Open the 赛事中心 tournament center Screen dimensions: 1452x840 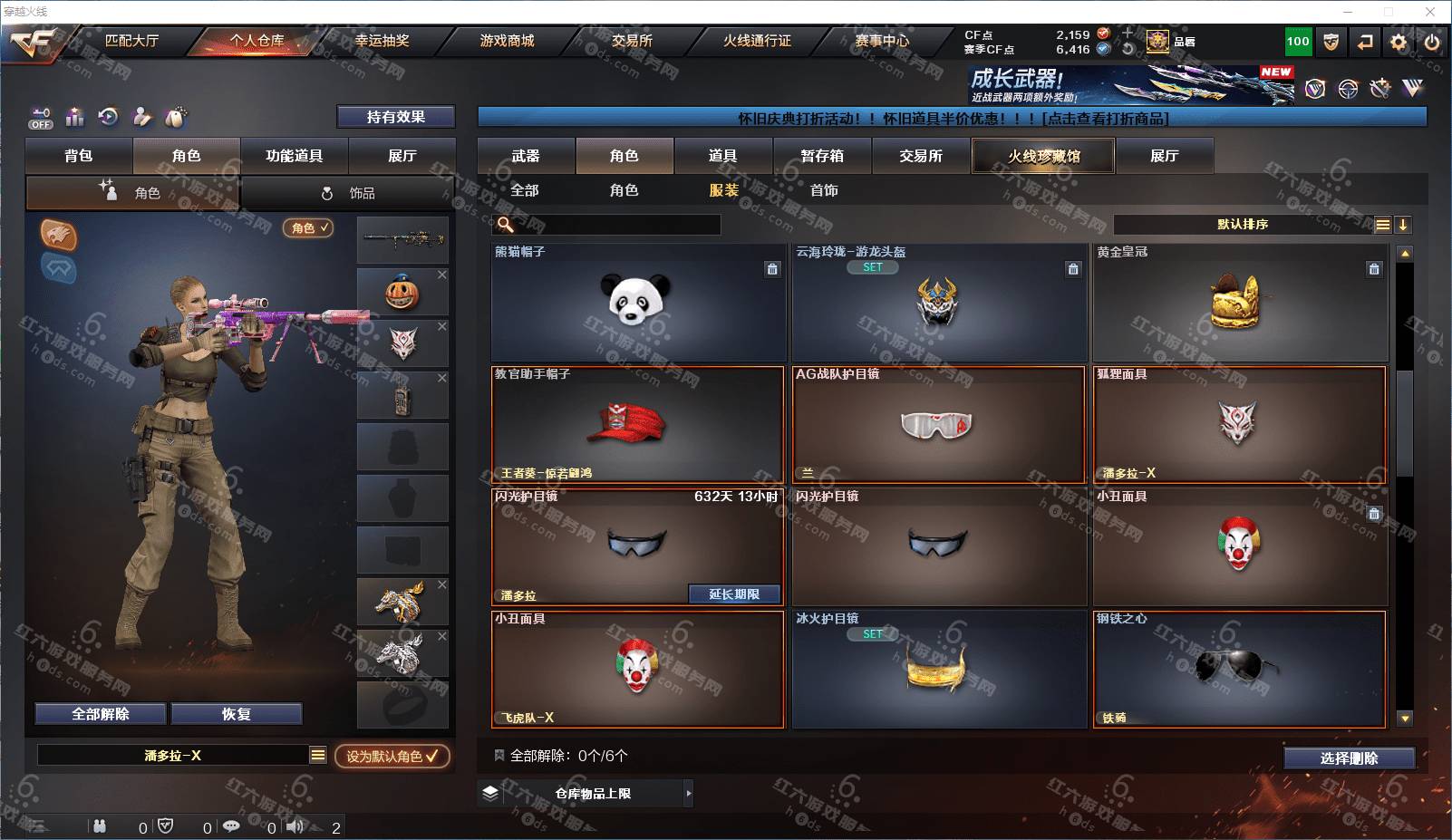881,41
